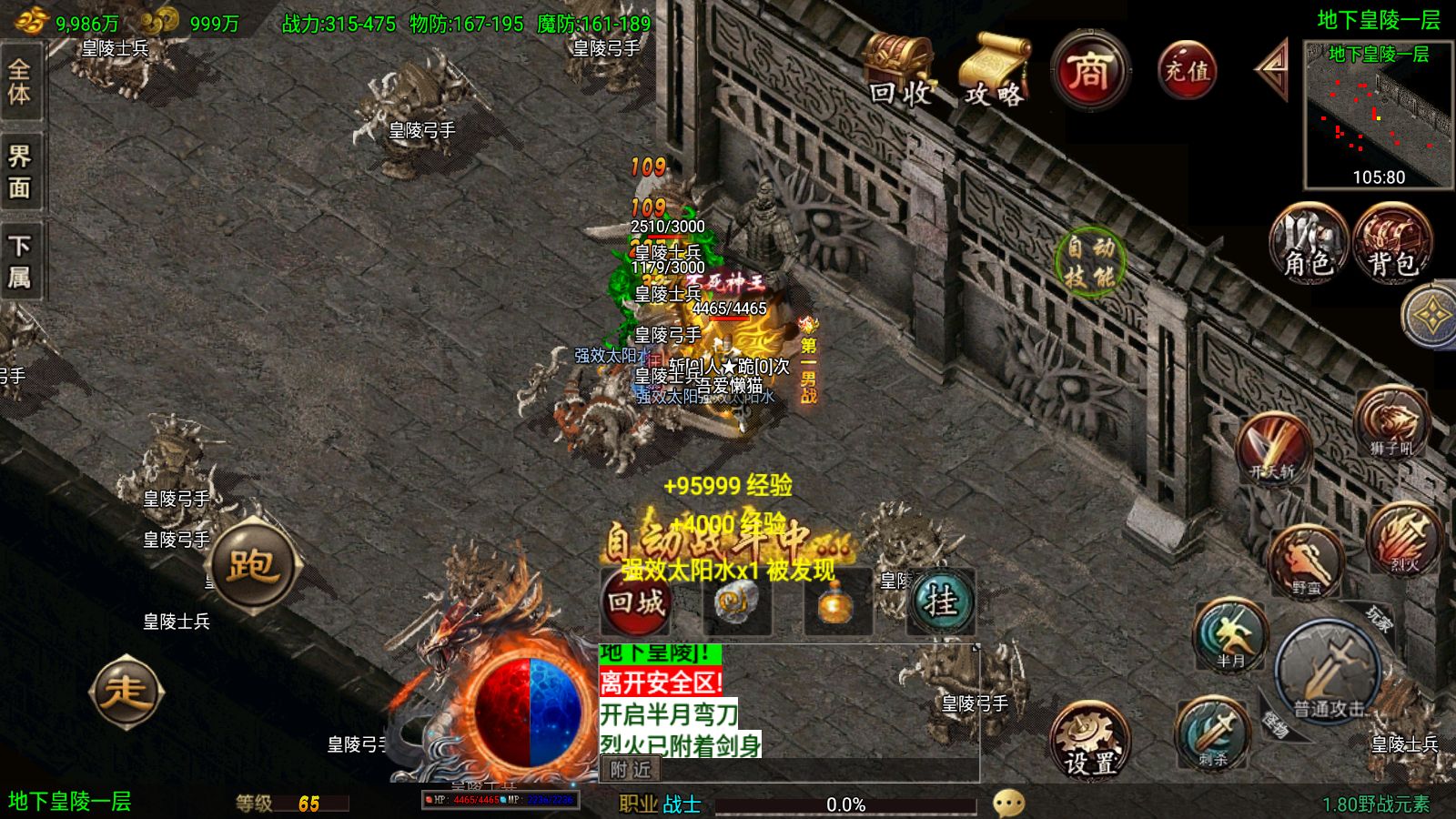
Task: Open the 背包 backpack
Action: point(1392,243)
